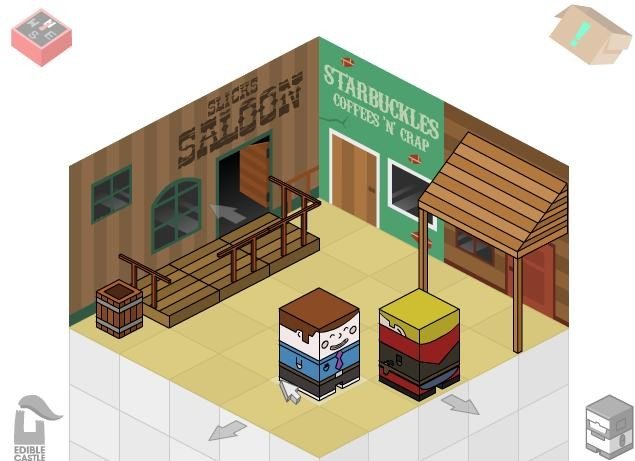This screenshot has width=635, height=461.
Task: Open the red compass map icon
Action: pyautogui.click(x=41, y=36)
